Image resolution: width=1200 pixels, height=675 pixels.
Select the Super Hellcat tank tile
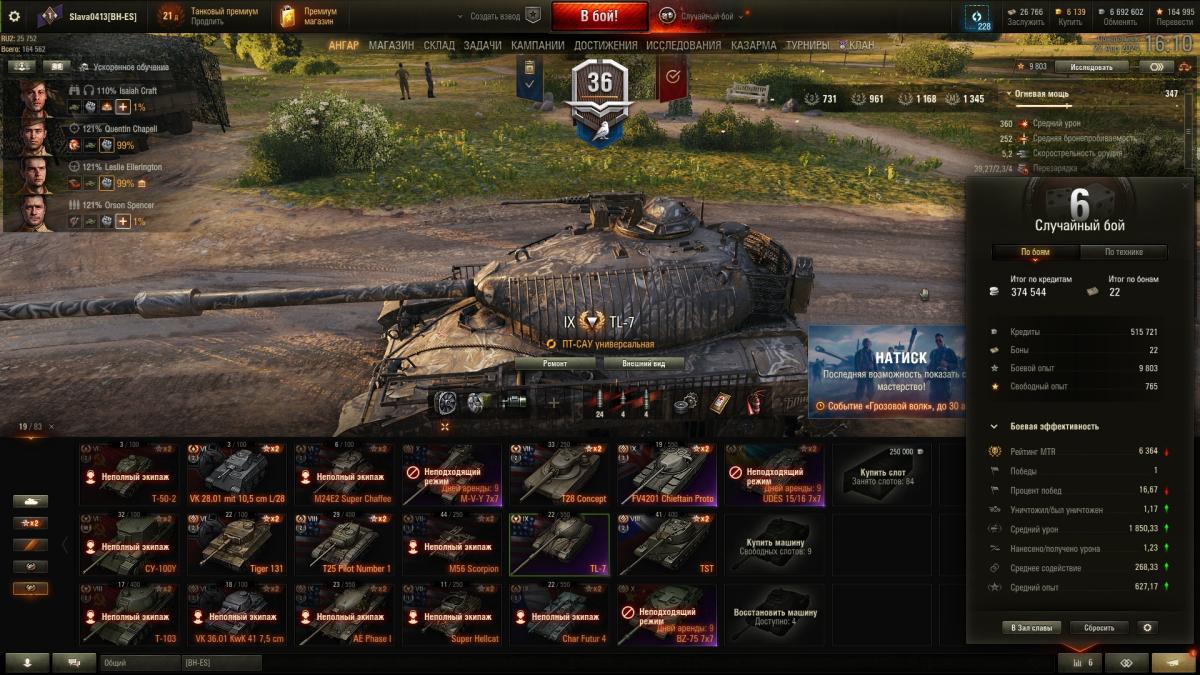450,615
